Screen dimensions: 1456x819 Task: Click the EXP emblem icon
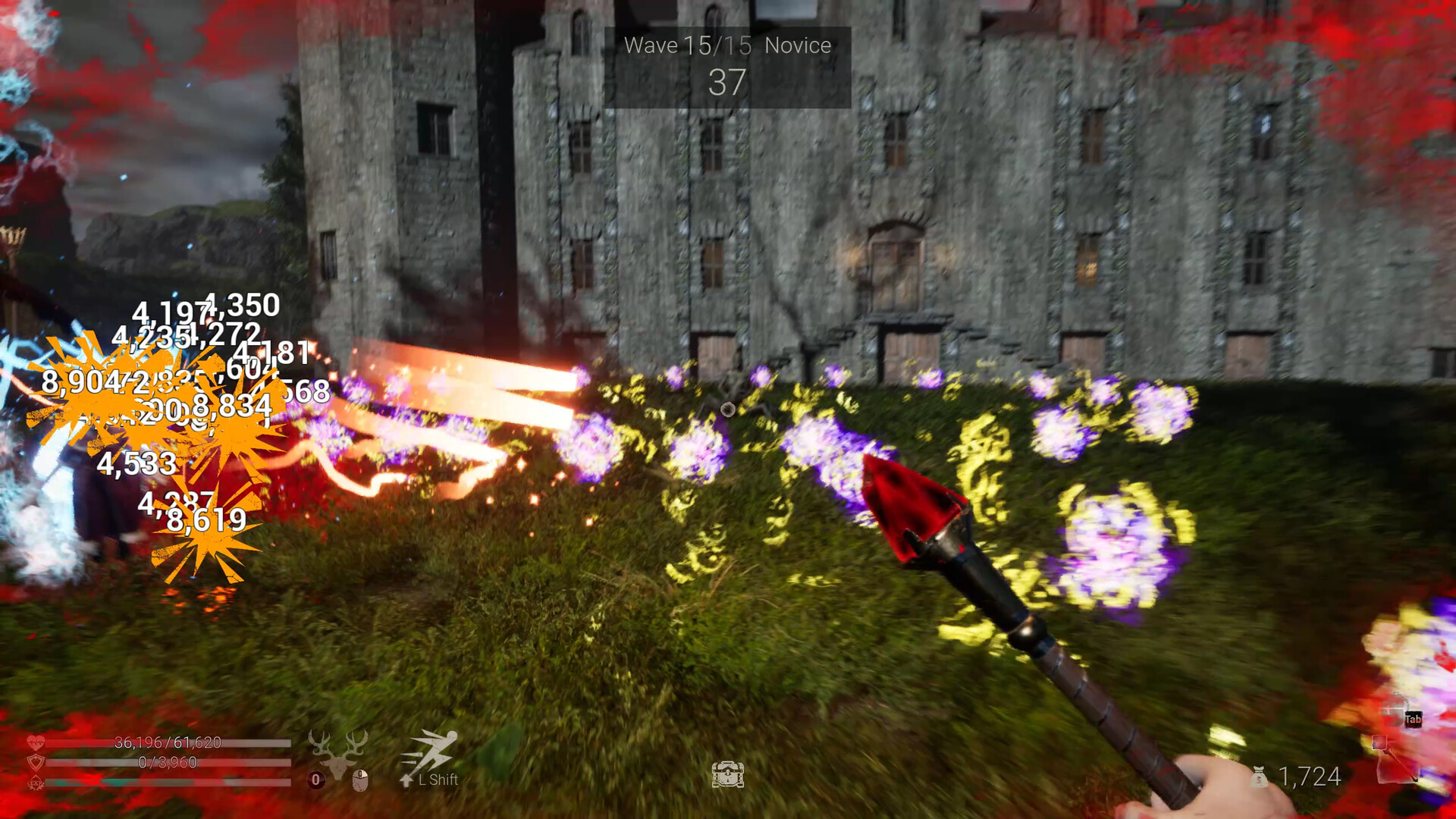tap(36, 783)
